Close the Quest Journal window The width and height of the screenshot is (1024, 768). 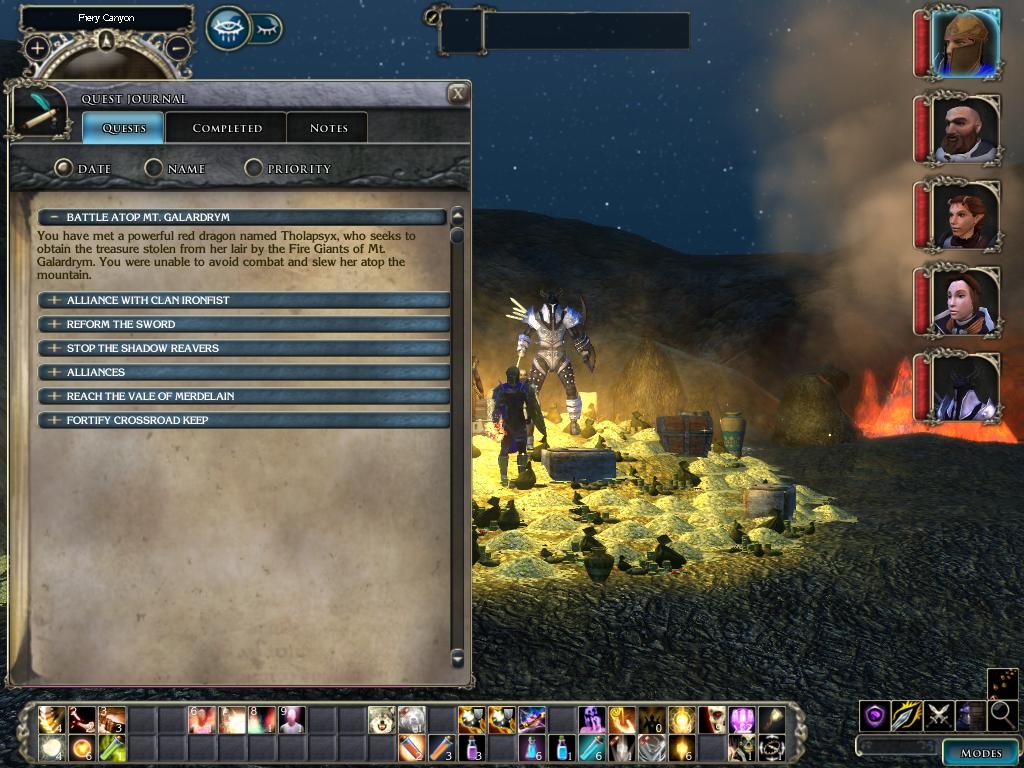tap(458, 94)
